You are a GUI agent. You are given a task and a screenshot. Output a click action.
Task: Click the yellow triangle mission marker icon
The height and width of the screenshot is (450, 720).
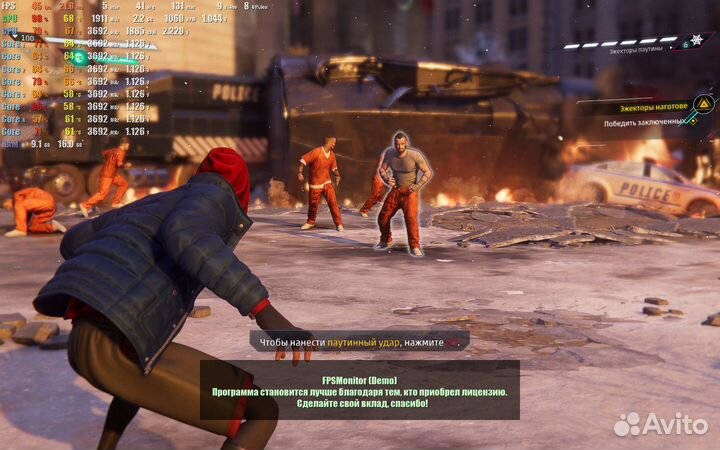coord(704,104)
